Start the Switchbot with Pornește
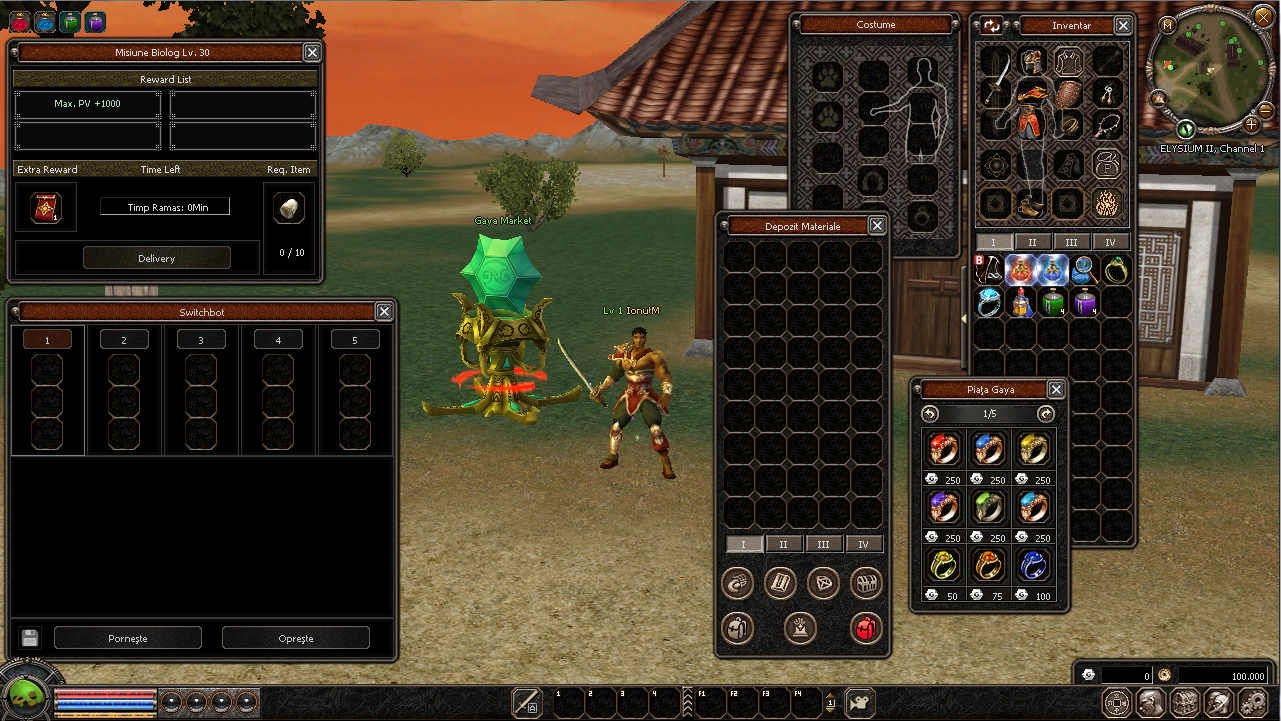1281x721 pixels. (127, 638)
